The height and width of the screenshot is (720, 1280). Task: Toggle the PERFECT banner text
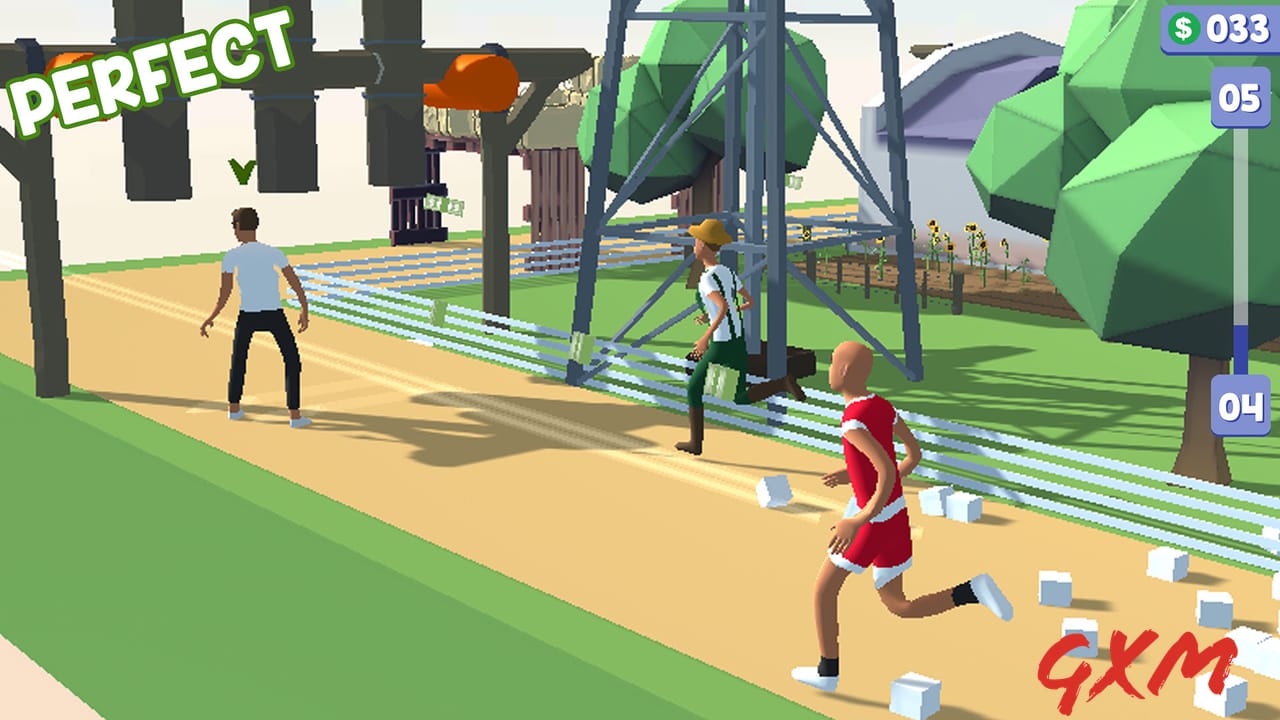150,62
